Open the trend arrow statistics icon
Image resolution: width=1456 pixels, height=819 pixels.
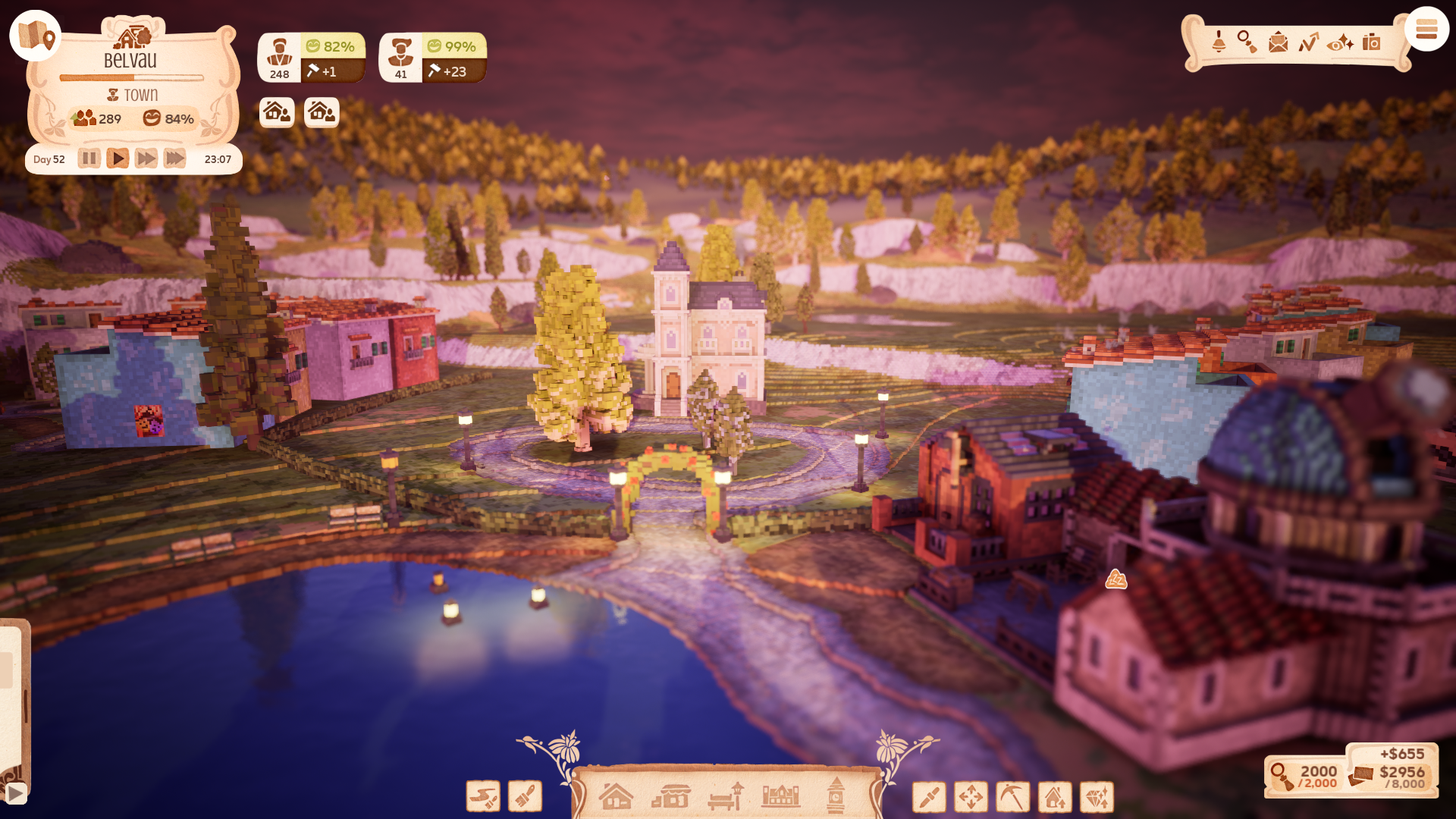click(1308, 42)
